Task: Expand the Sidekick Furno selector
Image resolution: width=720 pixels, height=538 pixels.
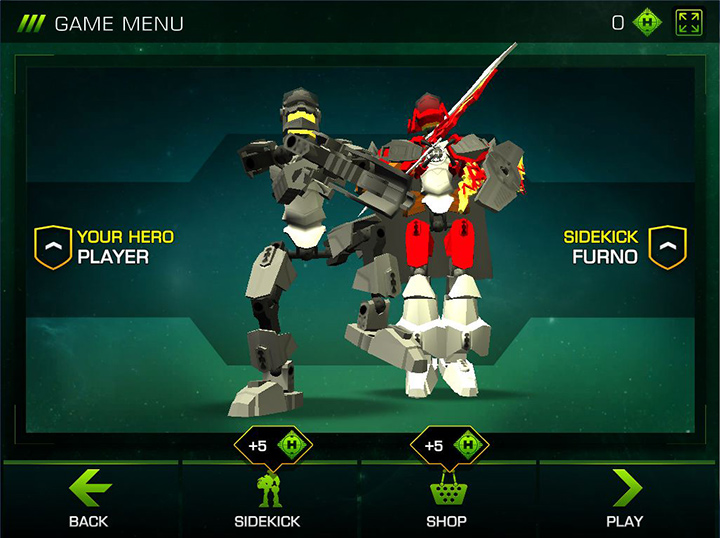Action: click(x=667, y=247)
